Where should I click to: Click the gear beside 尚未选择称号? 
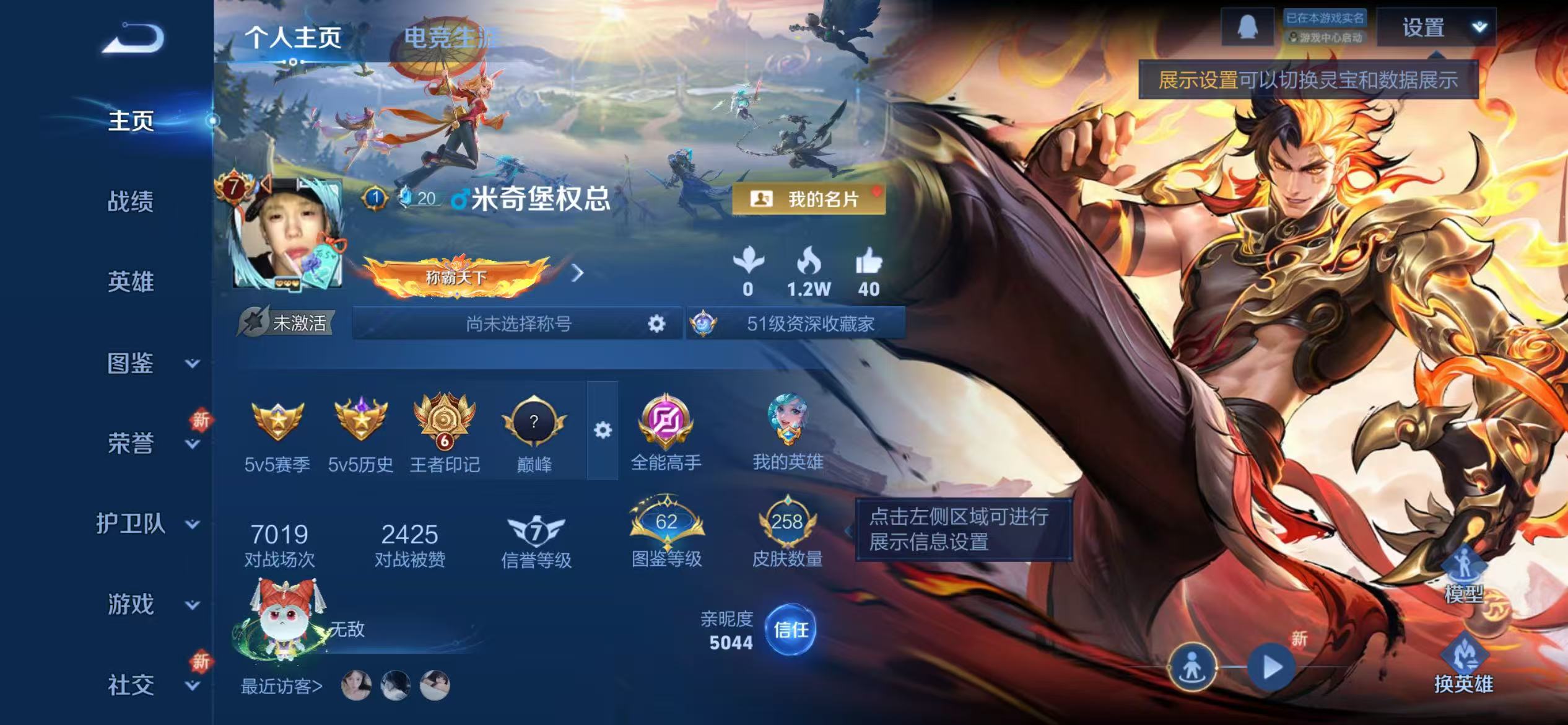(656, 323)
